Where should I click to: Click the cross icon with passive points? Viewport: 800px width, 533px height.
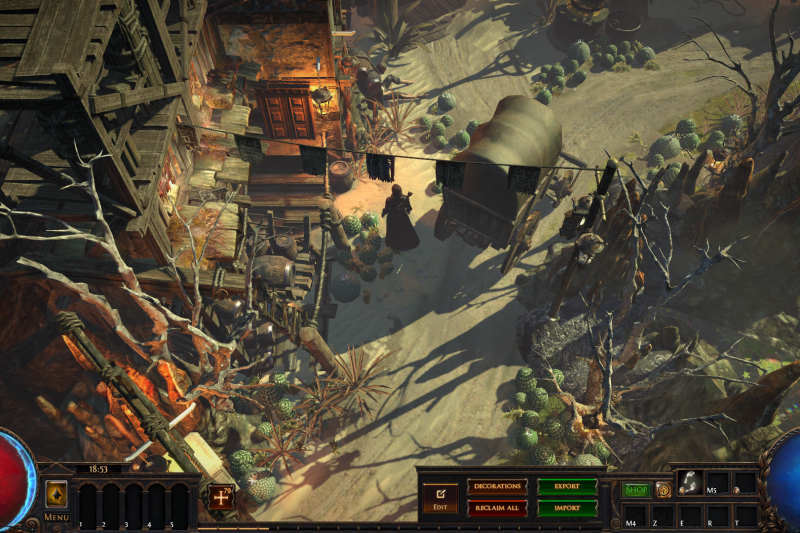click(x=219, y=497)
